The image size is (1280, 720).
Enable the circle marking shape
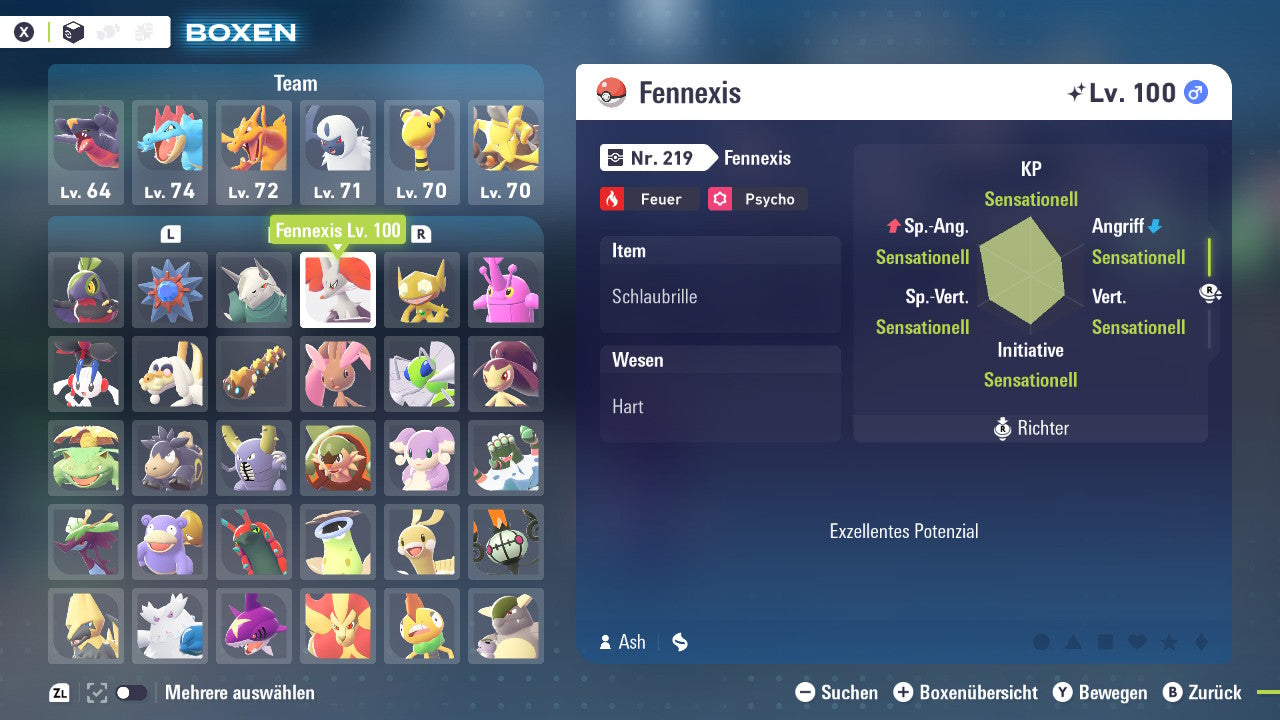tap(1042, 641)
